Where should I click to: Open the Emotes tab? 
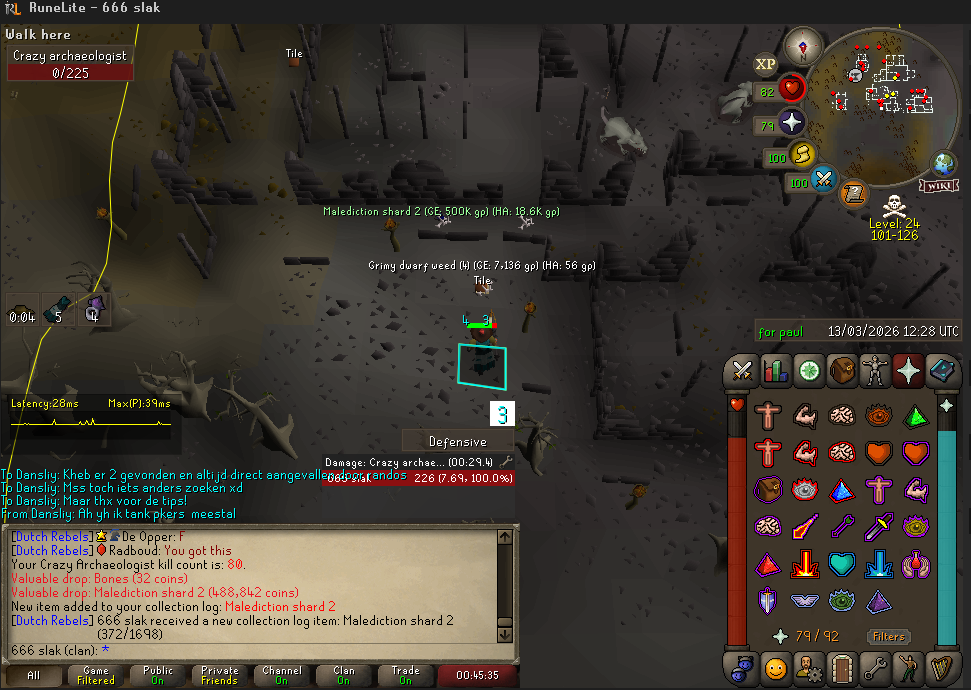pyautogui.click(x=908, y=667)
